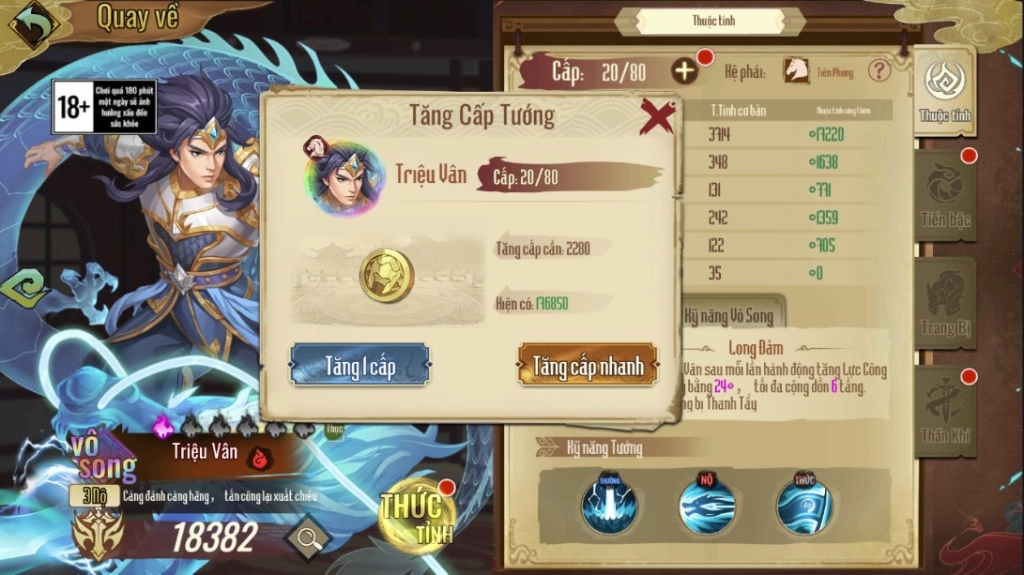Tap the plus button beside level 20/80
1024x575 pixels.
click(x=685, y=71)
